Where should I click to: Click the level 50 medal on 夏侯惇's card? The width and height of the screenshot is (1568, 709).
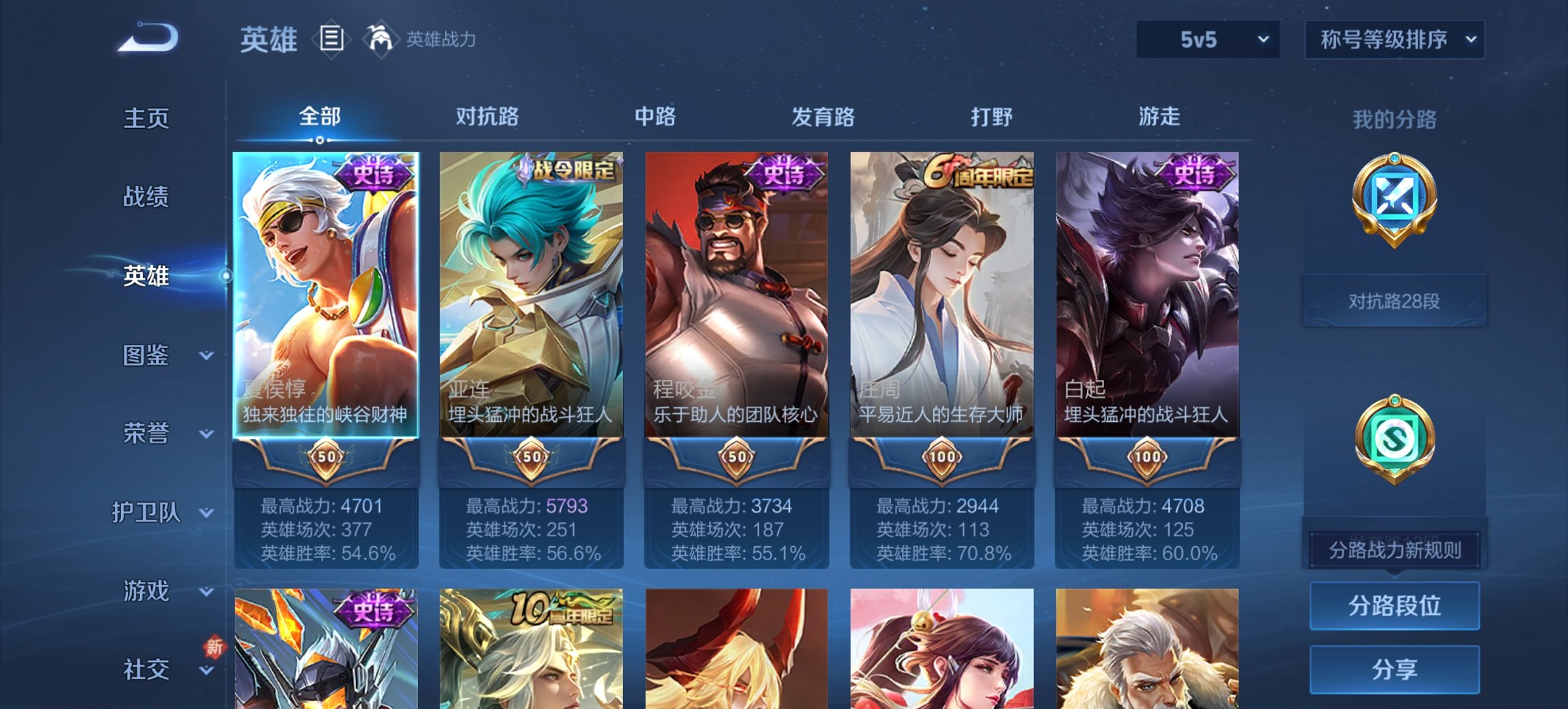point(326,458)
